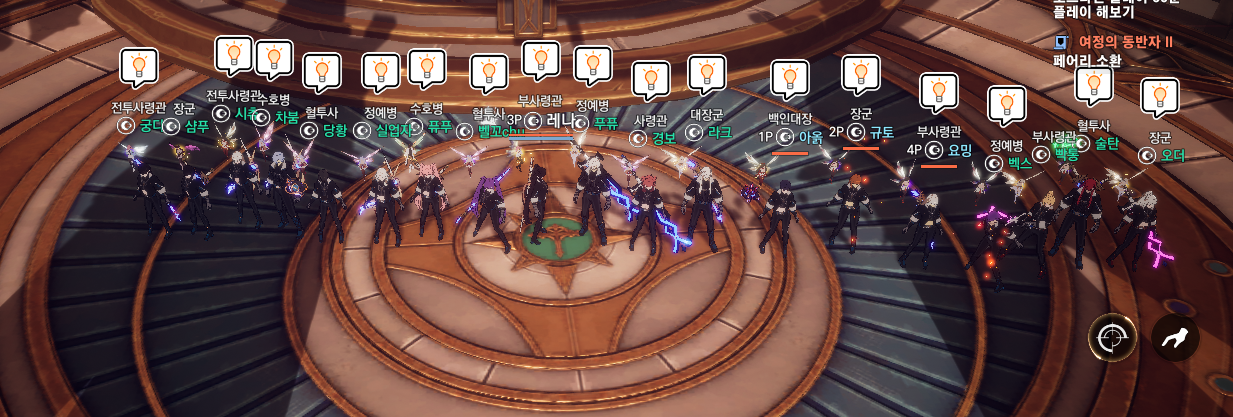Tap the crosshair target-lock button
The height and width of the screenshot is (417, 1233).
tap(1113, 338)
